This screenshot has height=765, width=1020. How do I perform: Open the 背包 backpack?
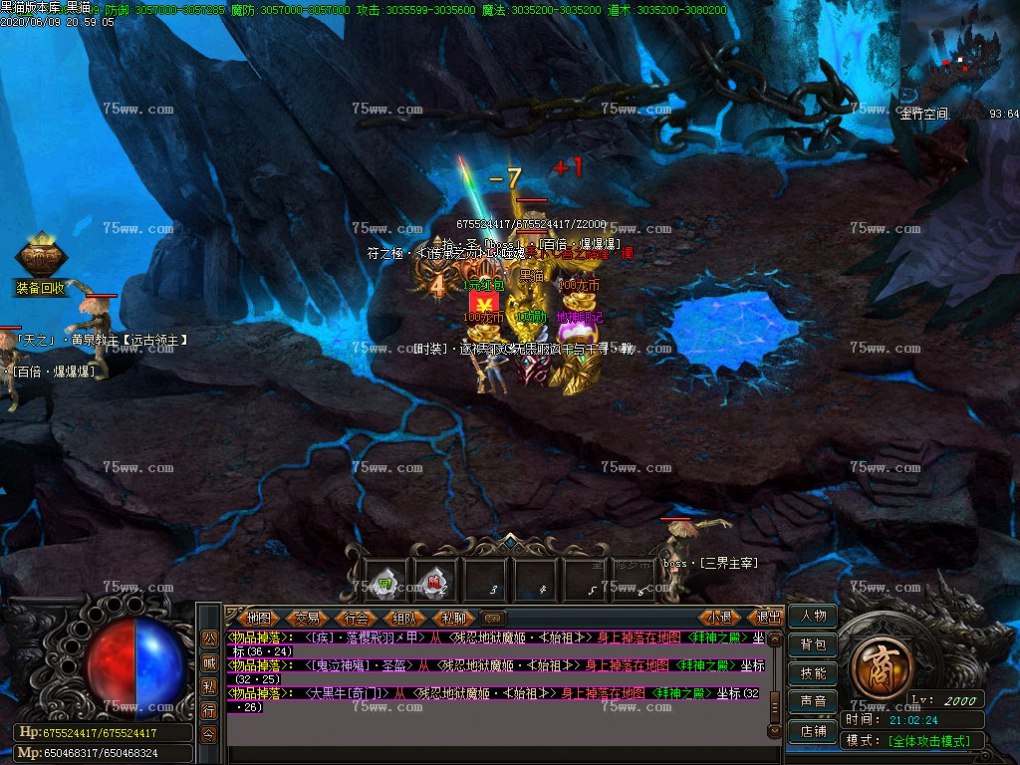pyautogui.click(x=813, y=645)
